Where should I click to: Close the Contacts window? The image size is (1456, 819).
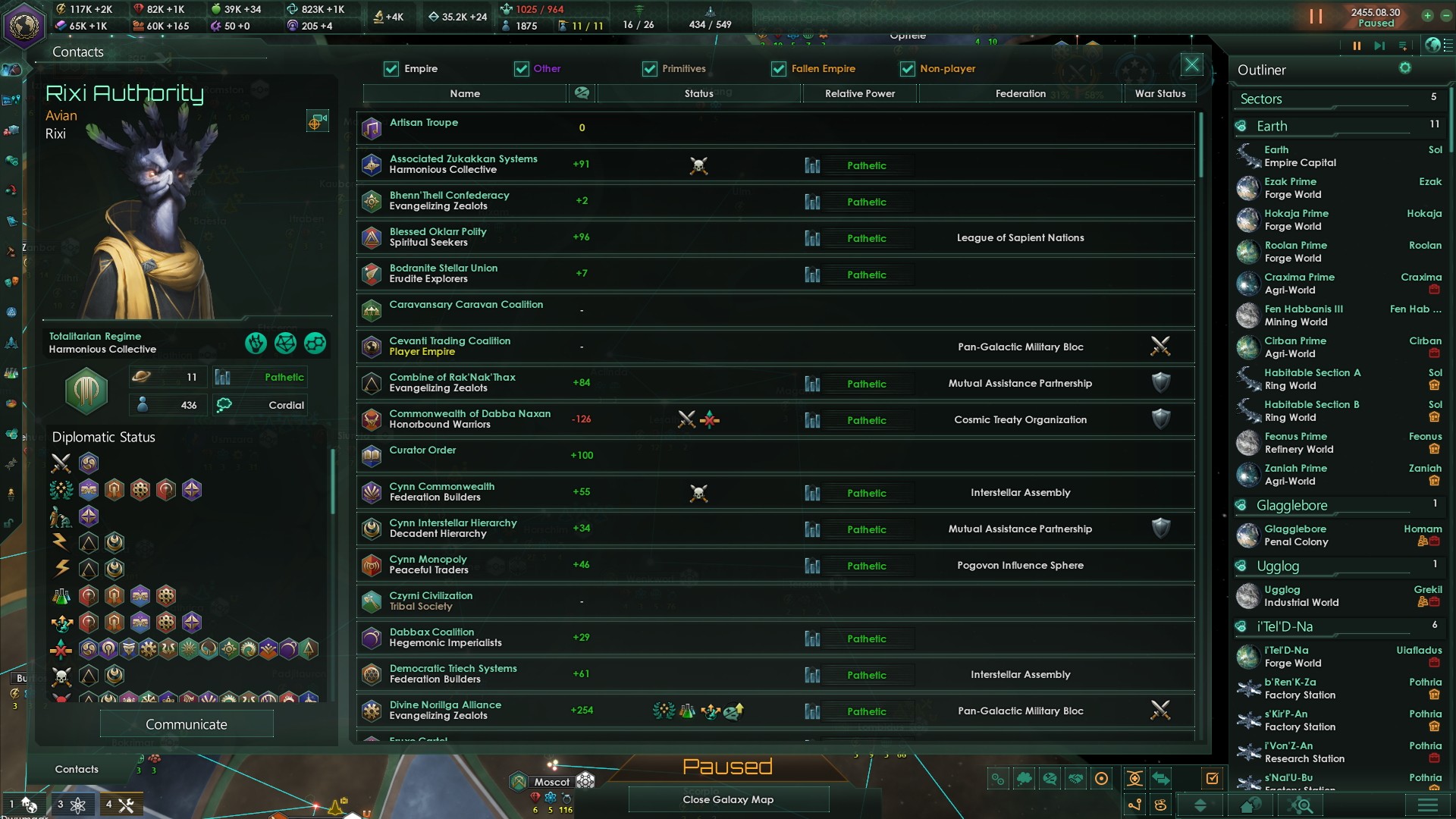coord(1191,65)
